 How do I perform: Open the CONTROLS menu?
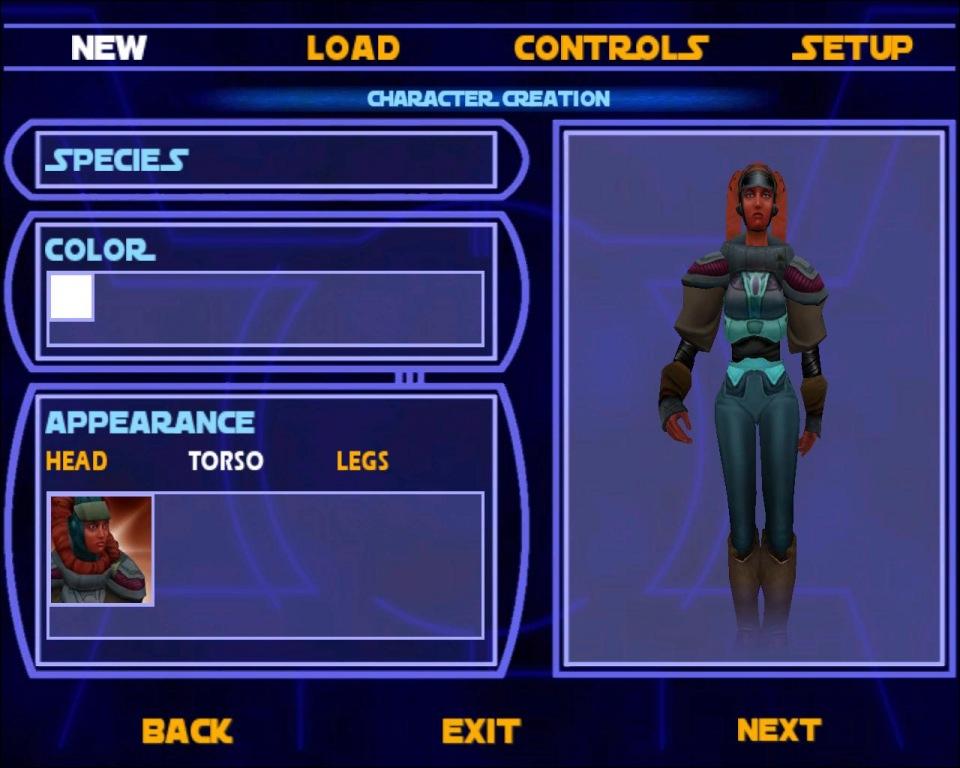(x=610, y=48)
